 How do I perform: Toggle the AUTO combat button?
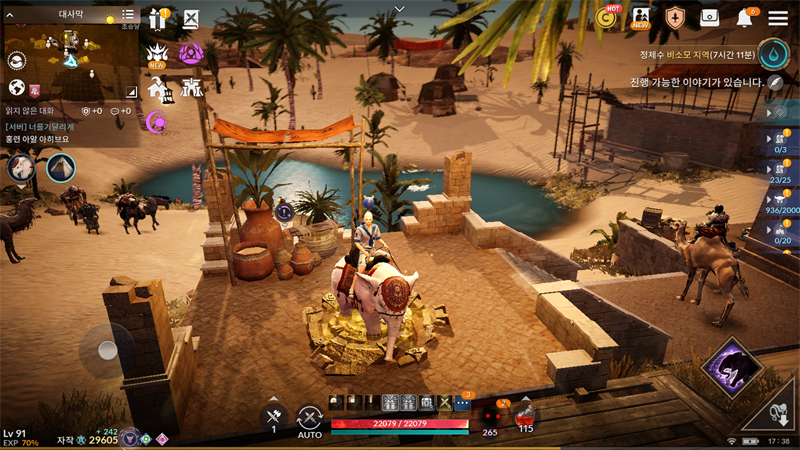coord(310,419)
